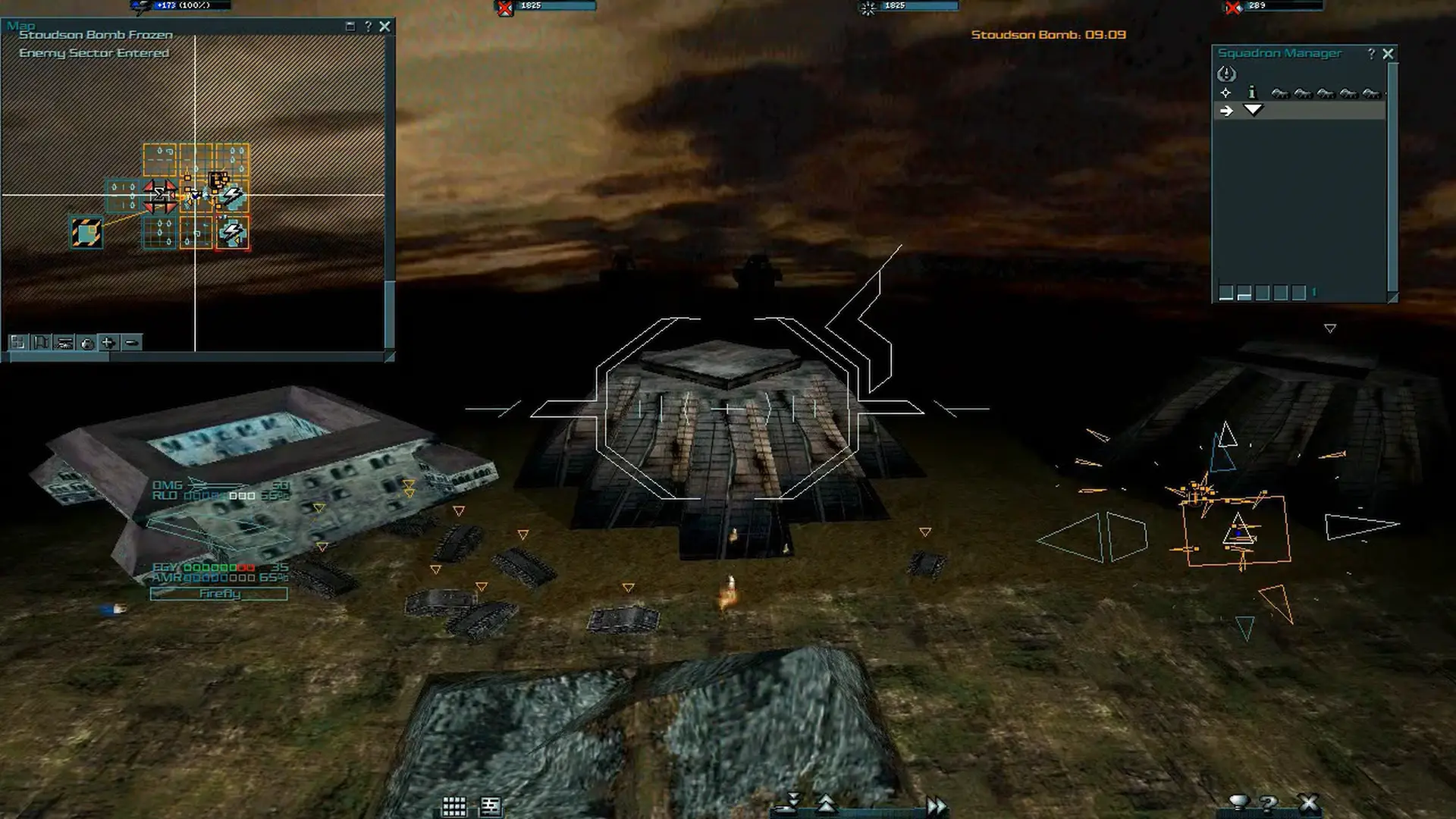Toggle the map's sector grid button

(x=17, y=343)
